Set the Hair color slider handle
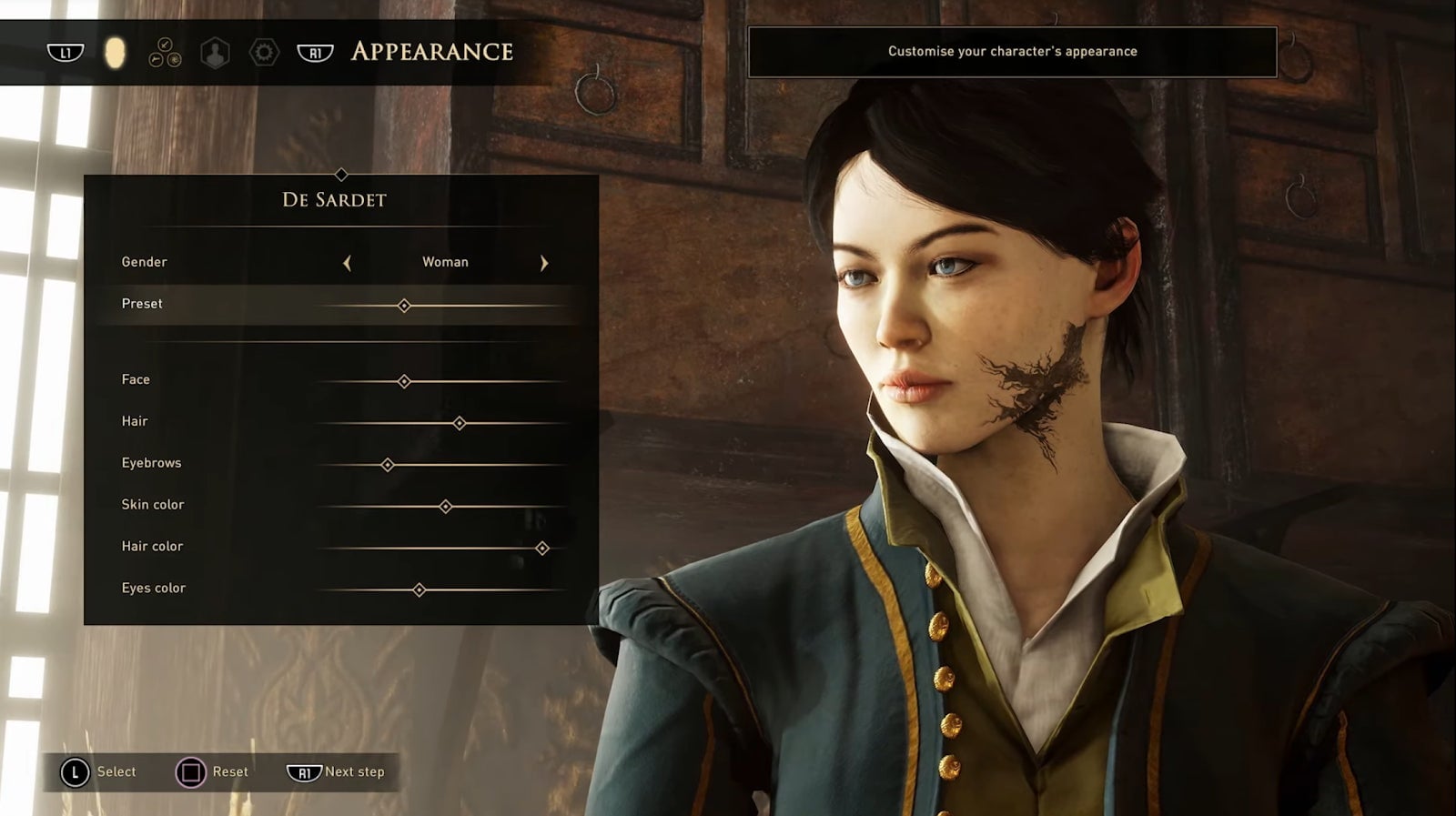The image size is (1456, 816). [542, 548]
